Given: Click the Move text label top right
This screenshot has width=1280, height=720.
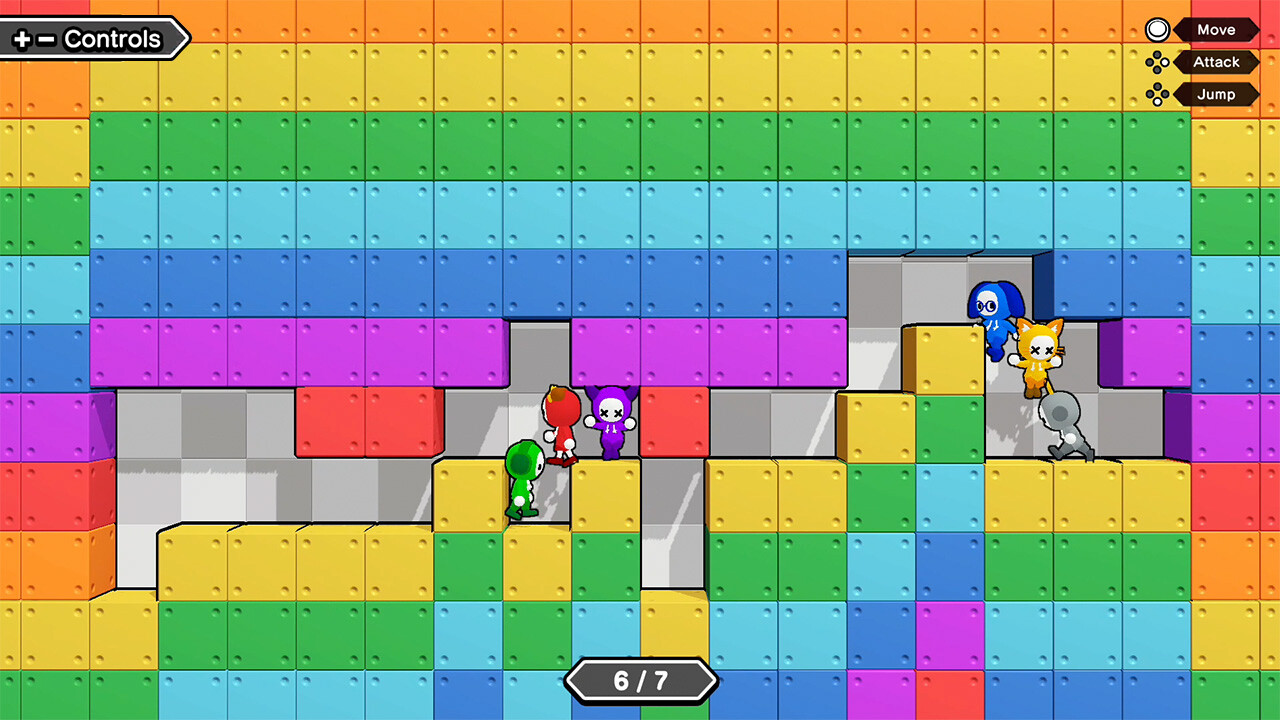Looking at the screenshot, I should (x=1217, y=29).
